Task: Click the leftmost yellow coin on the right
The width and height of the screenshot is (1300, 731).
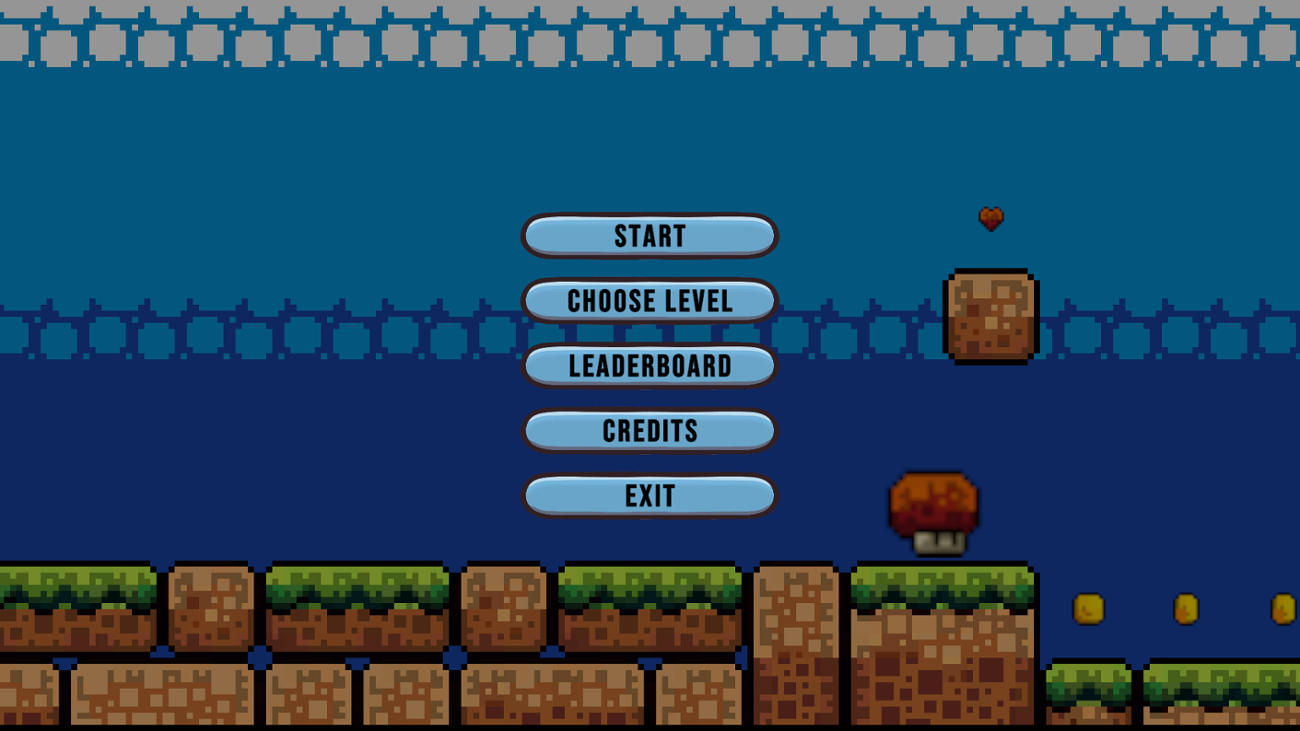Action: (x=1088, y=608)
